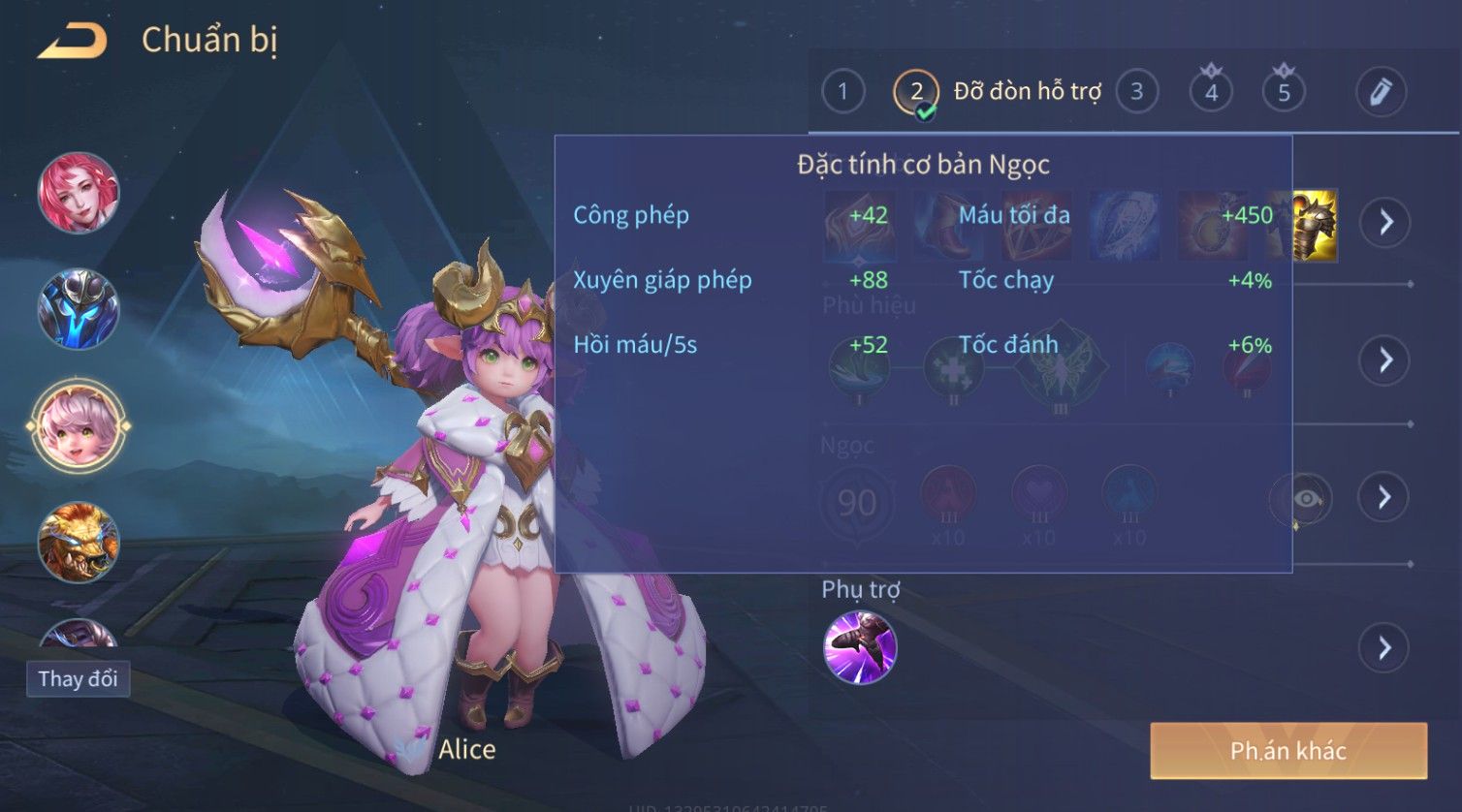Choose the blue armored hero portrait
This screenshot has width=1462, height=812.
[79, 309]
